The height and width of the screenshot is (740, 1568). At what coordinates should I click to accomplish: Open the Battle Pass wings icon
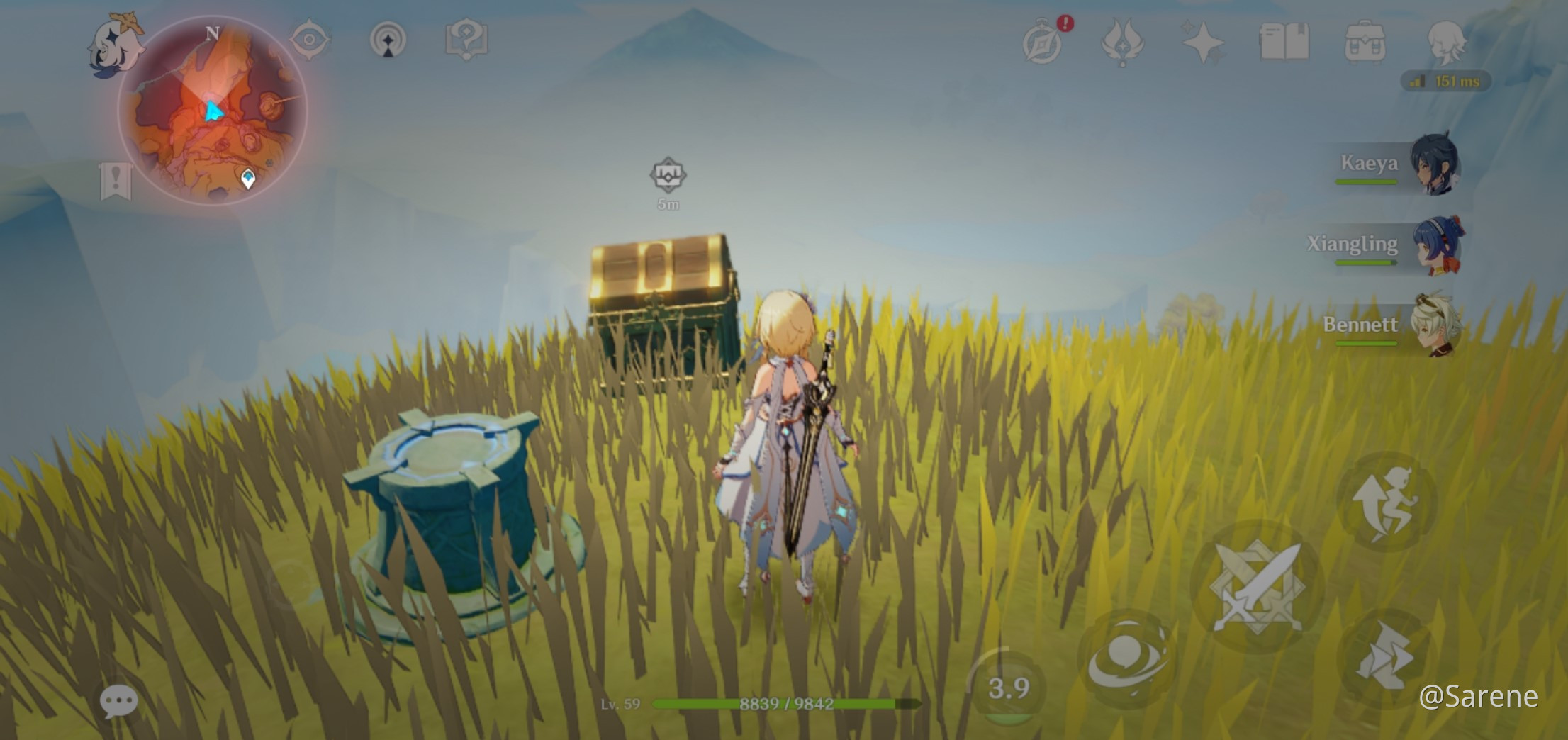click(x=1122, y=43)
